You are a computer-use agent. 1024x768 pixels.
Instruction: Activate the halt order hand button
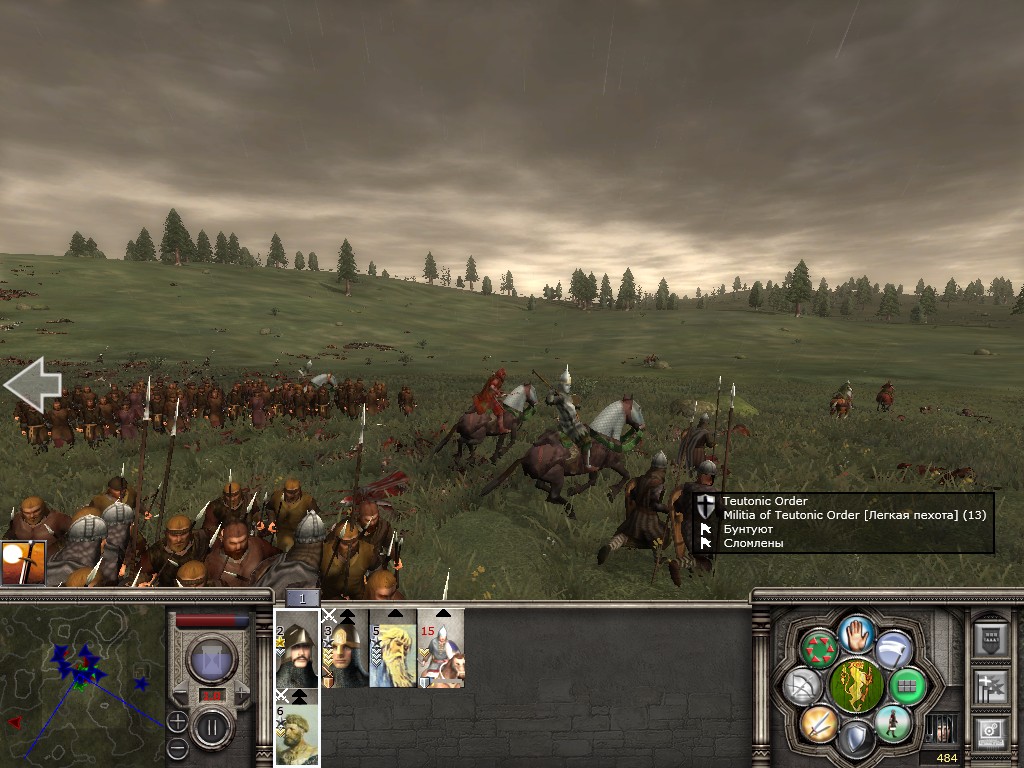pyautogui.click(x=857, y=634)
